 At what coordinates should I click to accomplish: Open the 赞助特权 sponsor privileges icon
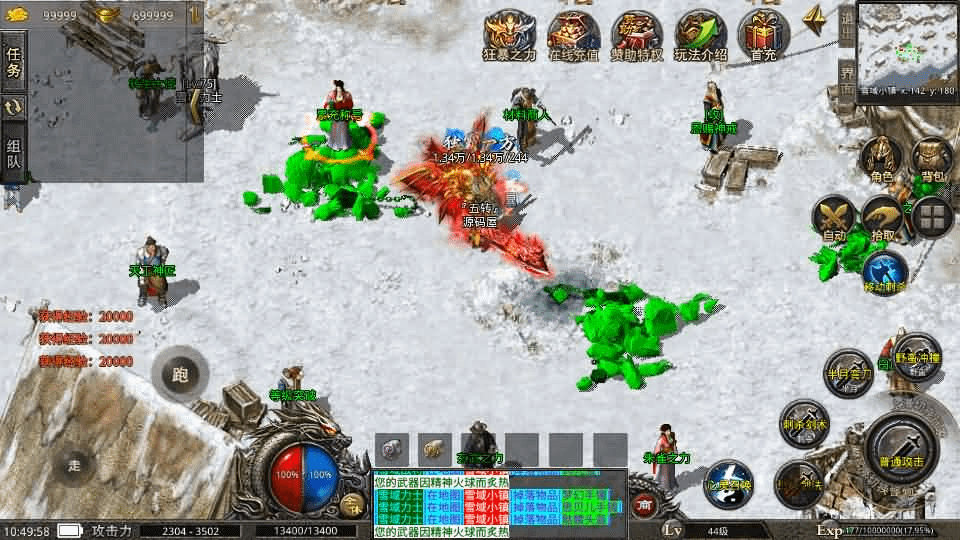tap(636, 36)
